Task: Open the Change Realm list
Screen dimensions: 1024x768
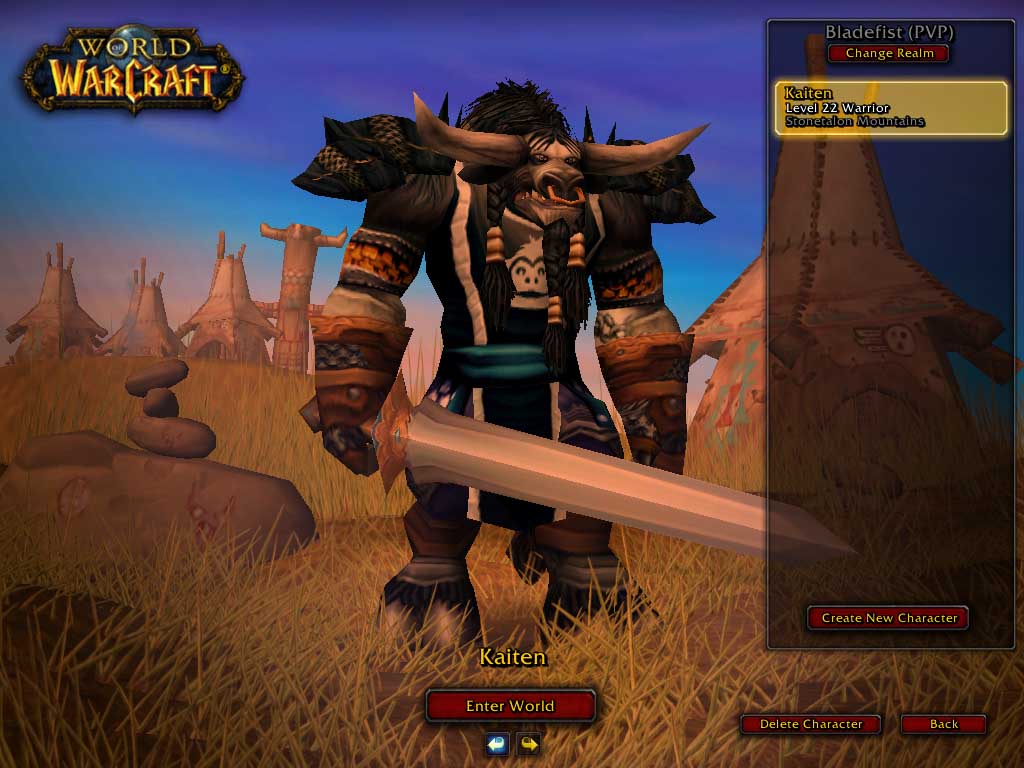Action: click(x=889, y=53)
